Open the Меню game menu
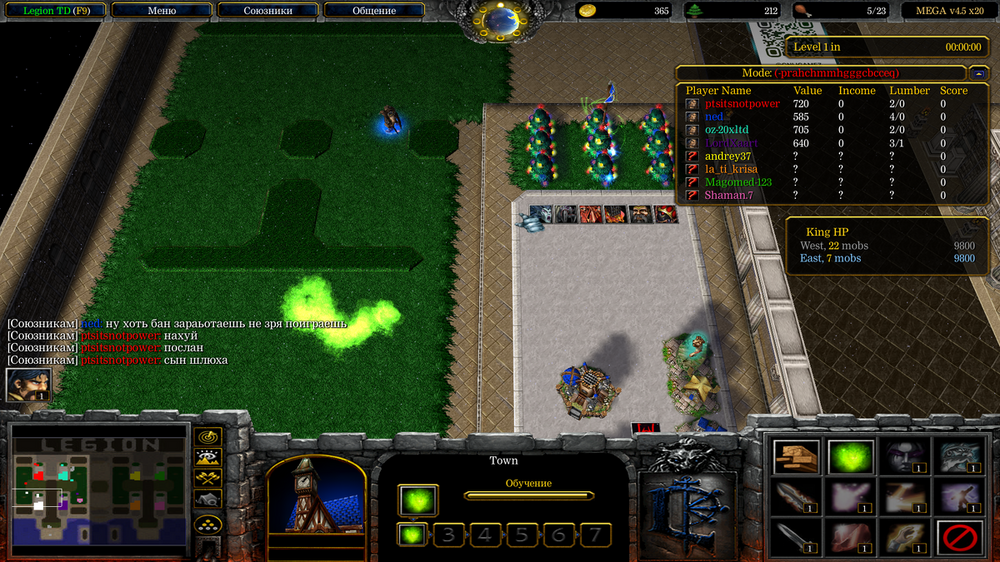Viewport: 1000px width, 562px height. [162, 11]
